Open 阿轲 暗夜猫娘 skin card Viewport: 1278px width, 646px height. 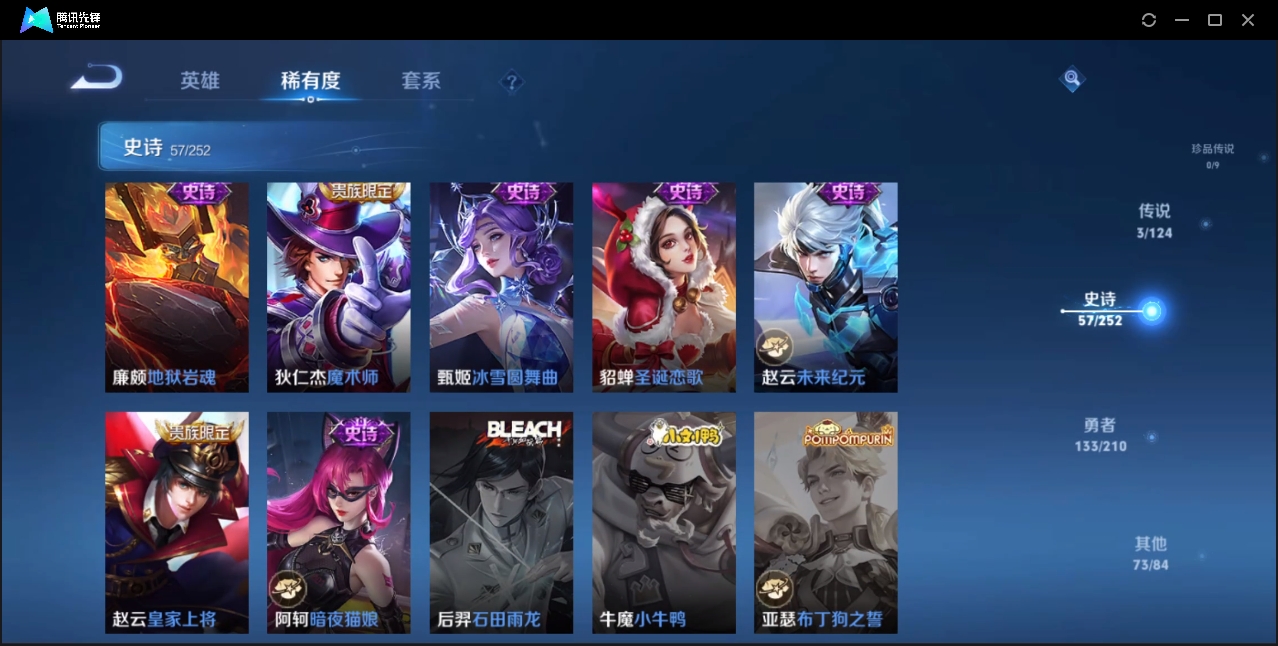338,522
